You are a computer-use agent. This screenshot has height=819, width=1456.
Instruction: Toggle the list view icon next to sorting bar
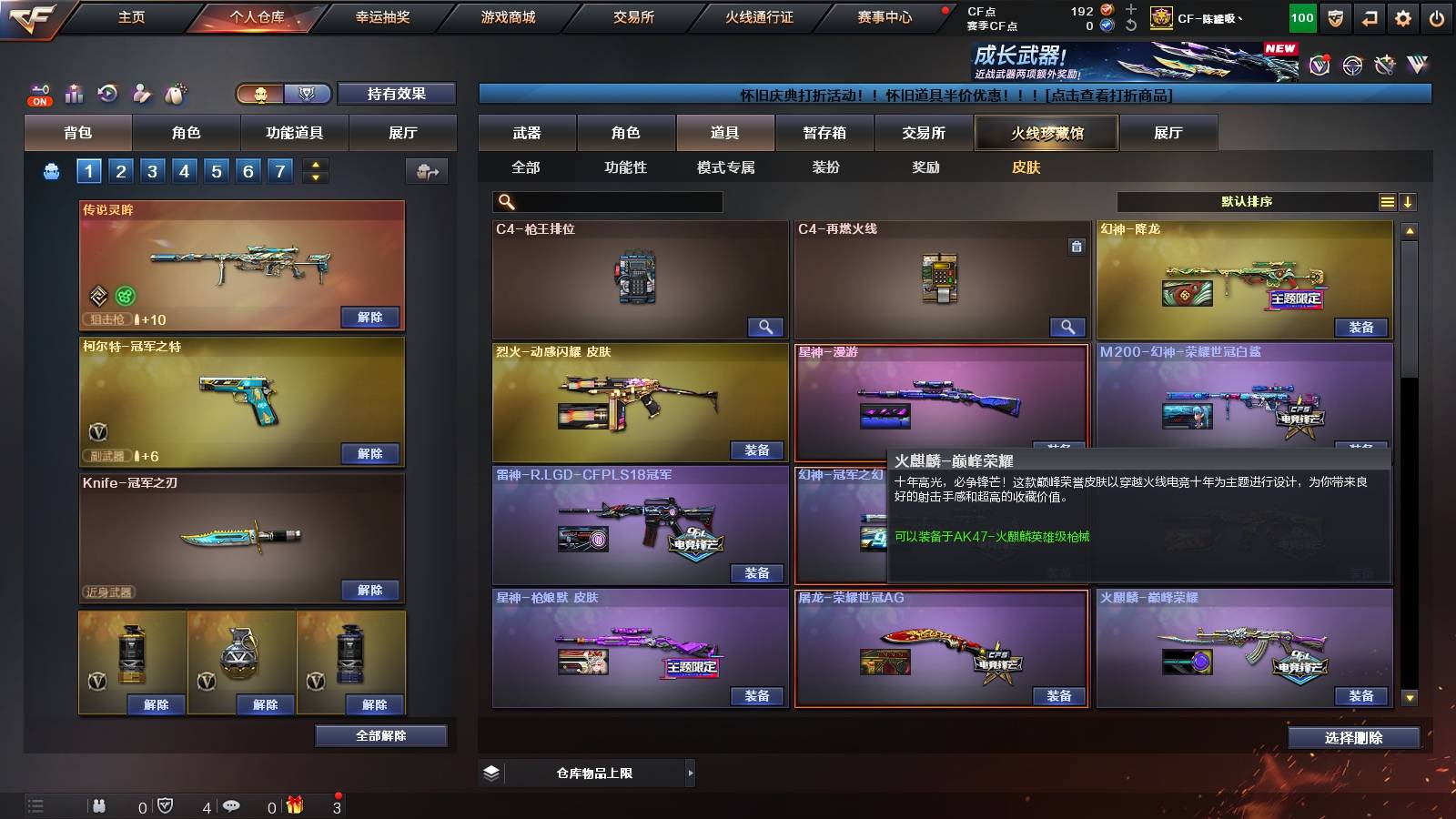tap(1387, 201)
